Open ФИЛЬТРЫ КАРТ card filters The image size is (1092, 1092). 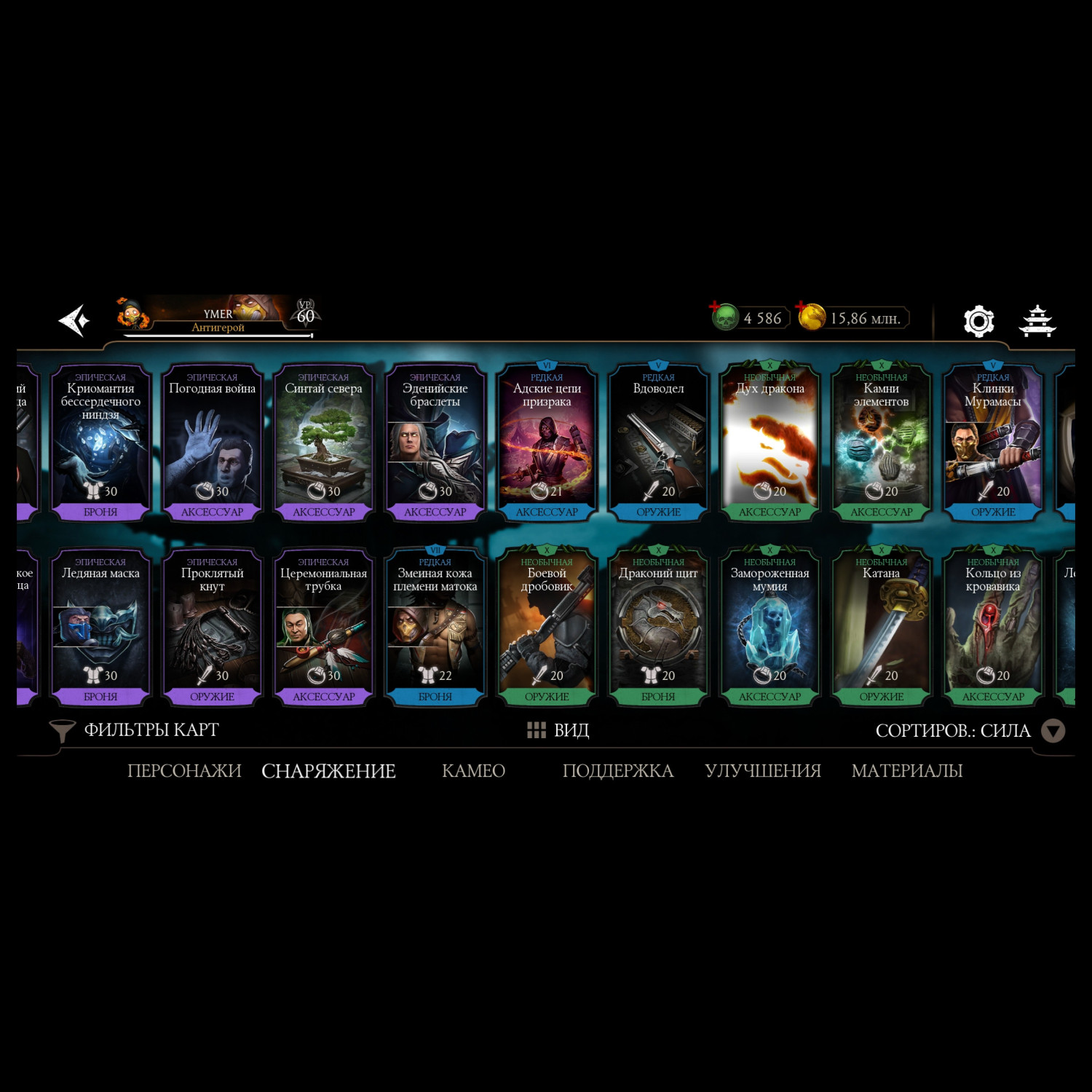[135, 730]
